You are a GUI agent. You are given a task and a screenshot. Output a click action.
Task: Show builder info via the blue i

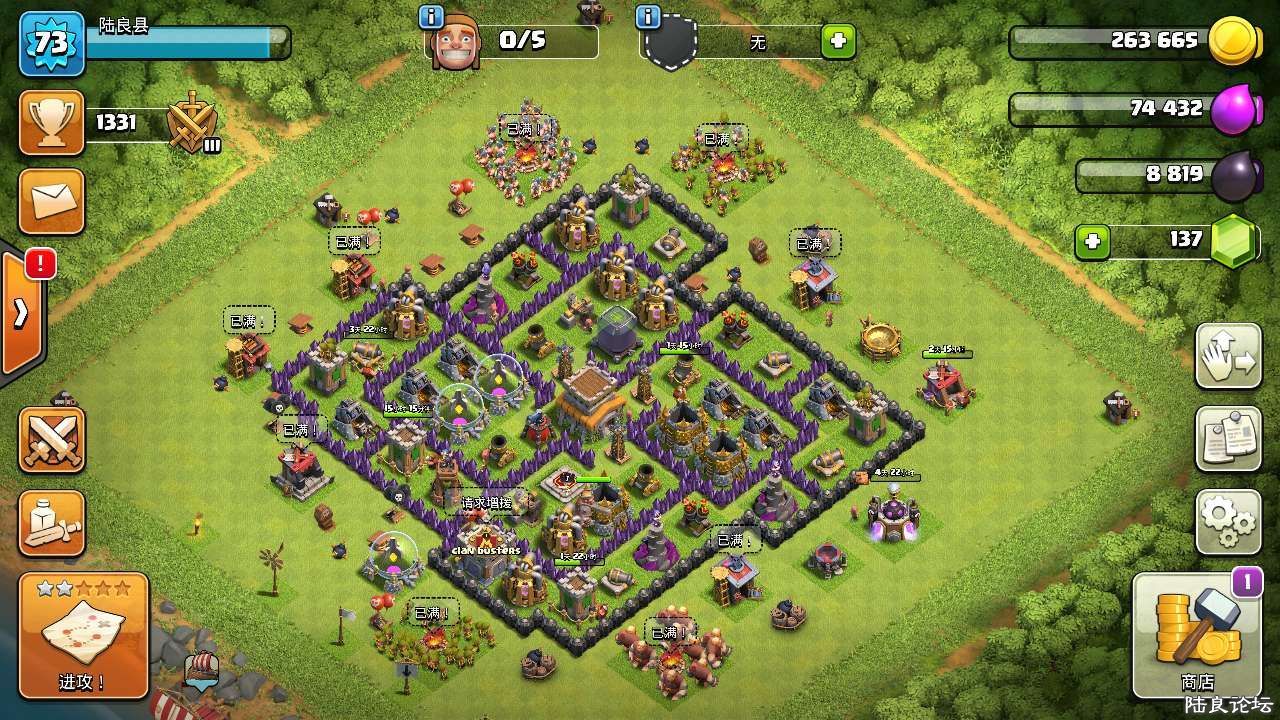[x=431, y=17]
